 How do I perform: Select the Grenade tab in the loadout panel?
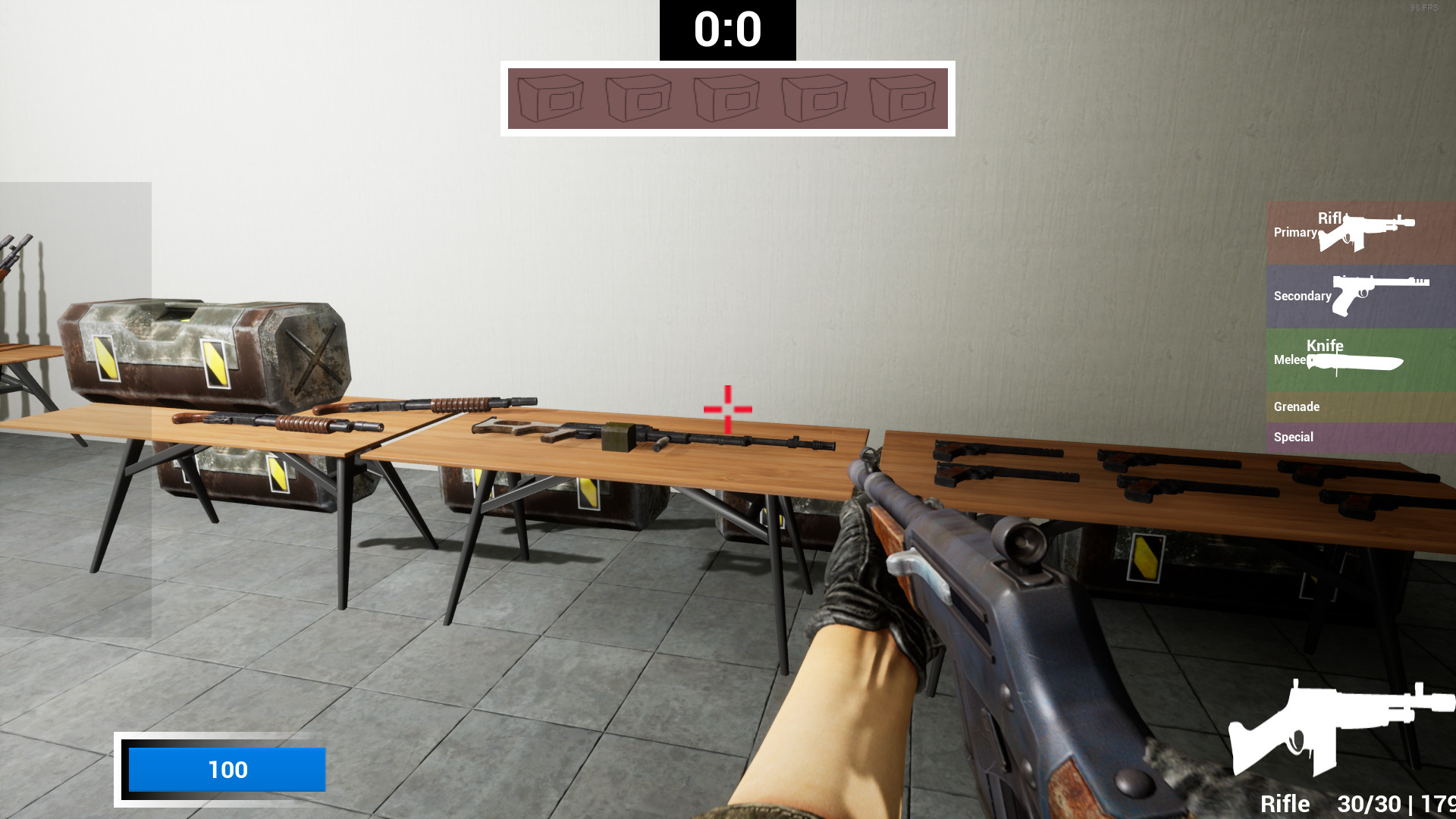[1297, 407]
